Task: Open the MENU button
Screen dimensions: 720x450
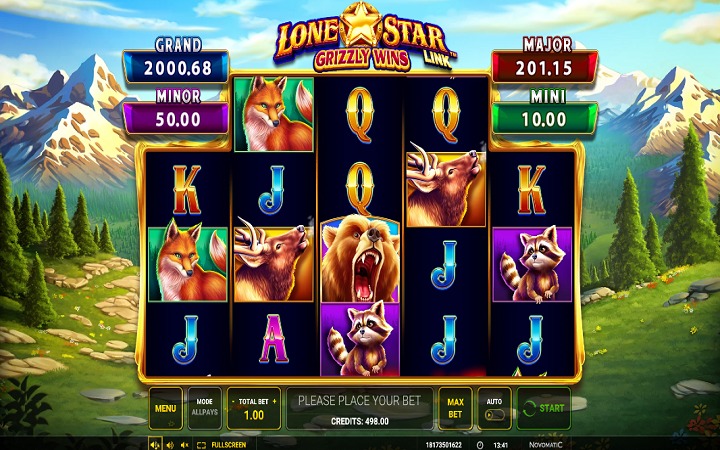Action: point(166,408)
